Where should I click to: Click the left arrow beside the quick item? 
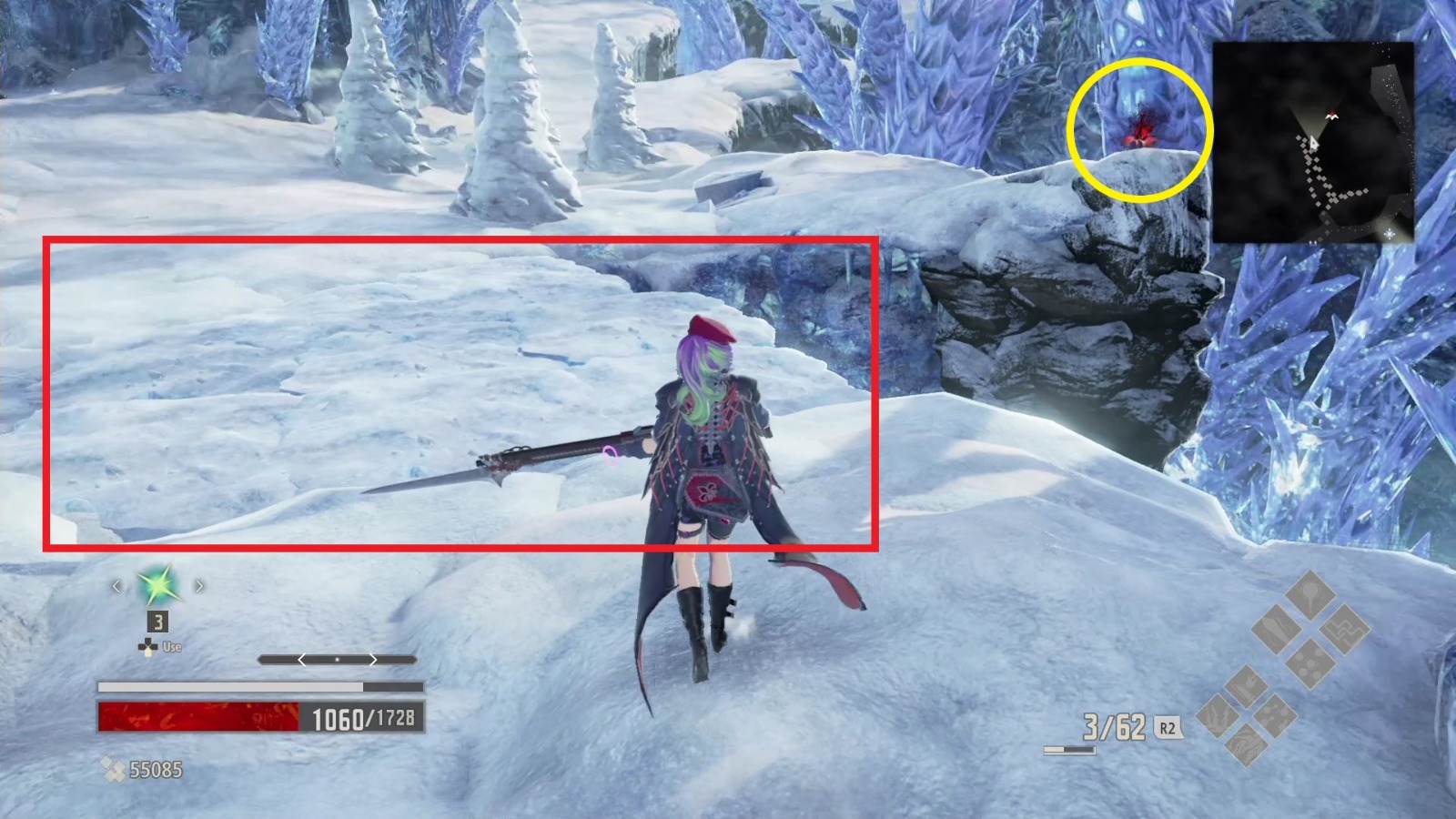pyautogui.click(x=116, y=586)
